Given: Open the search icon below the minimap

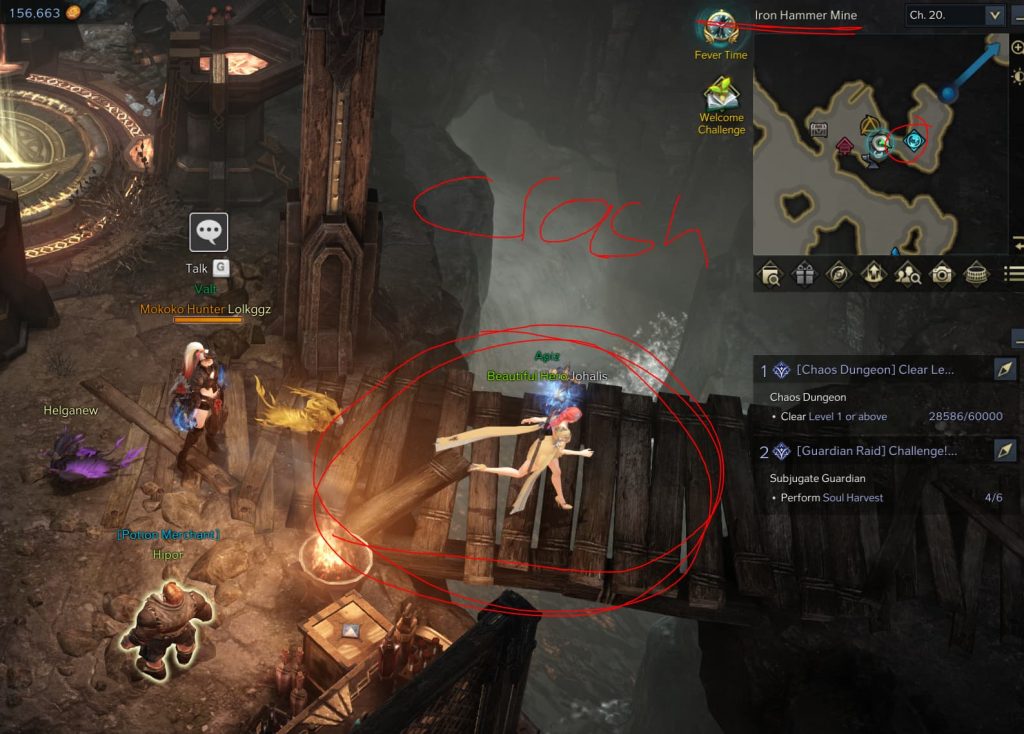Looking at the screenshot, I should [770, 273].
